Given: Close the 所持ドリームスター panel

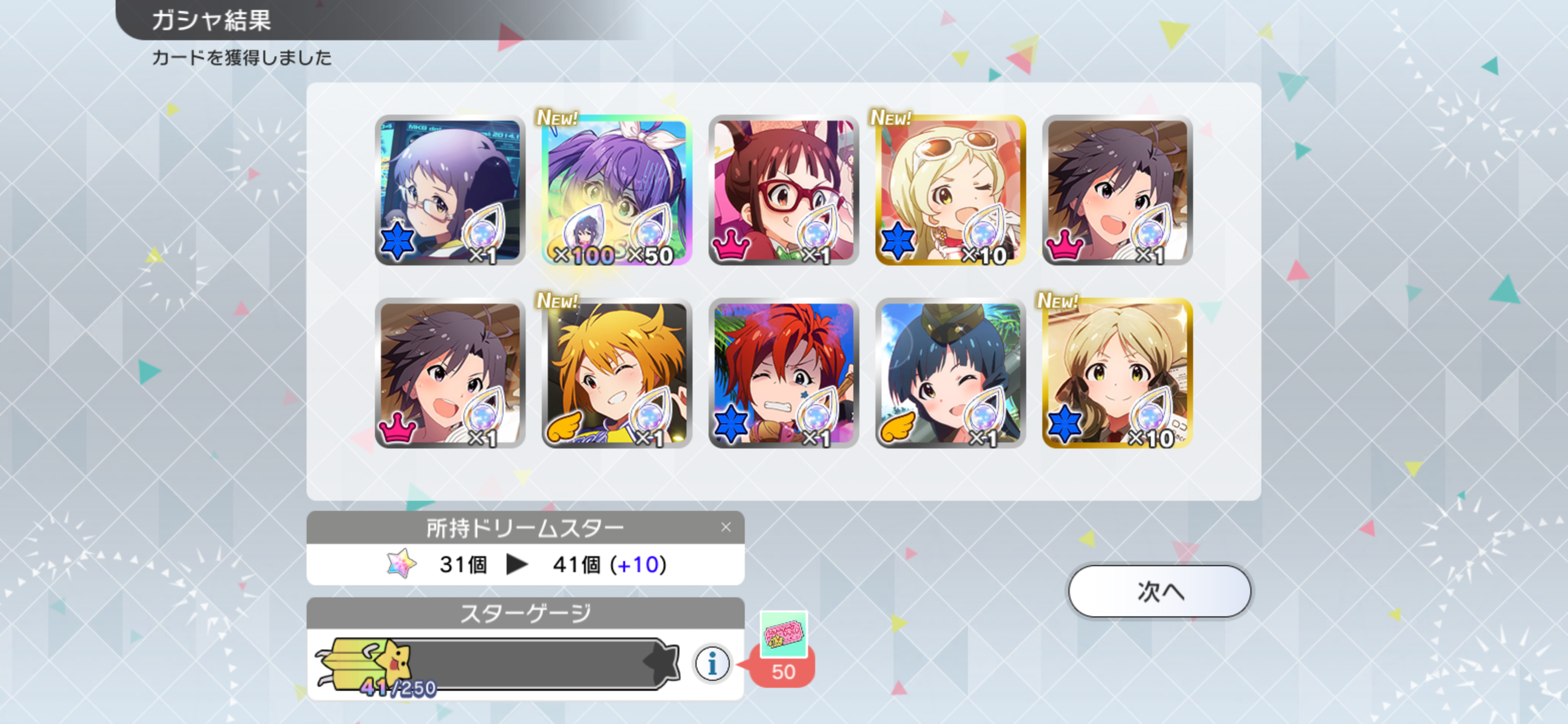Looking at the screenshot, I should pos(726,527).
